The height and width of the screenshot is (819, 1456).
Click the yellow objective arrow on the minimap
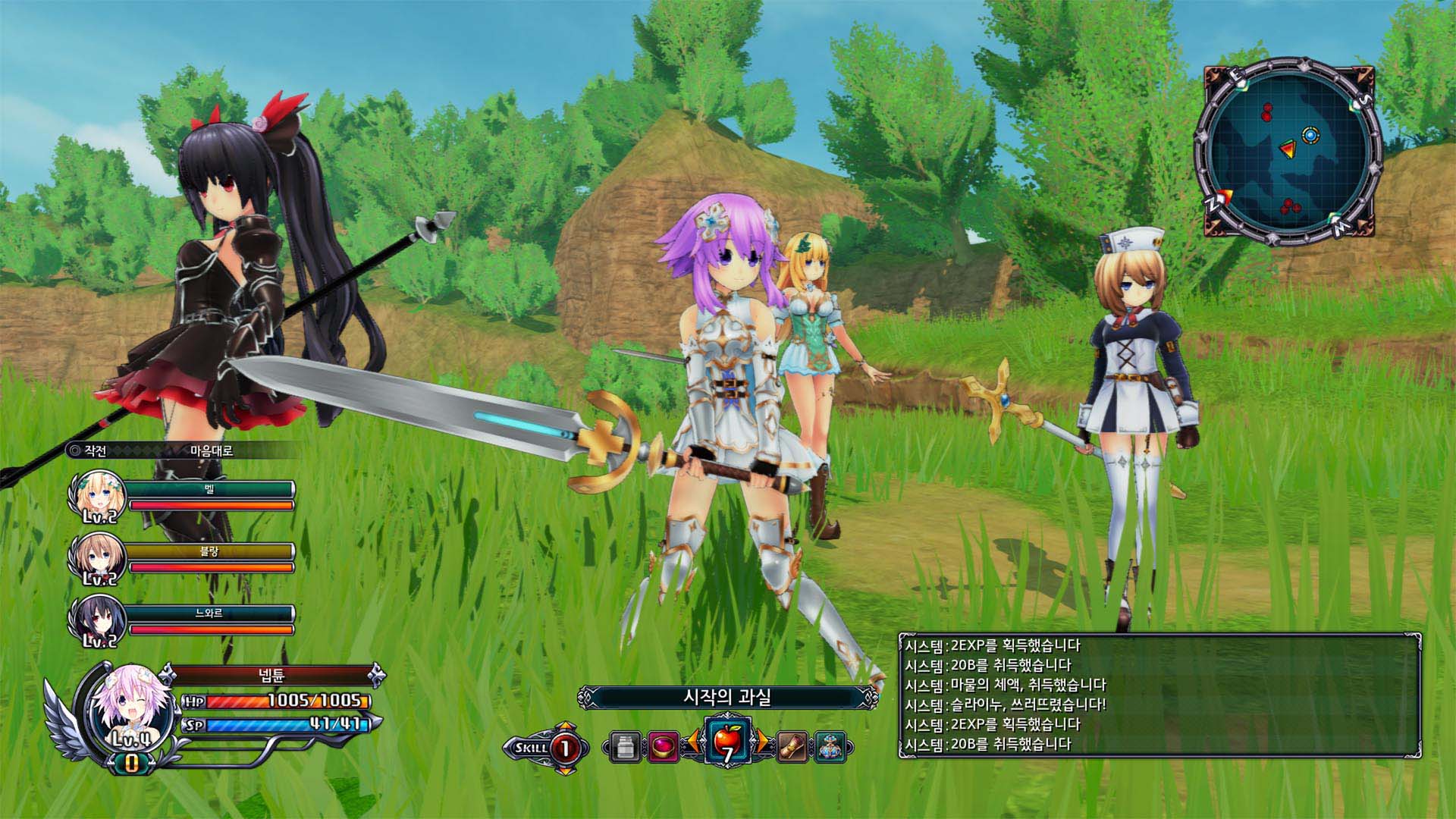1289,149
